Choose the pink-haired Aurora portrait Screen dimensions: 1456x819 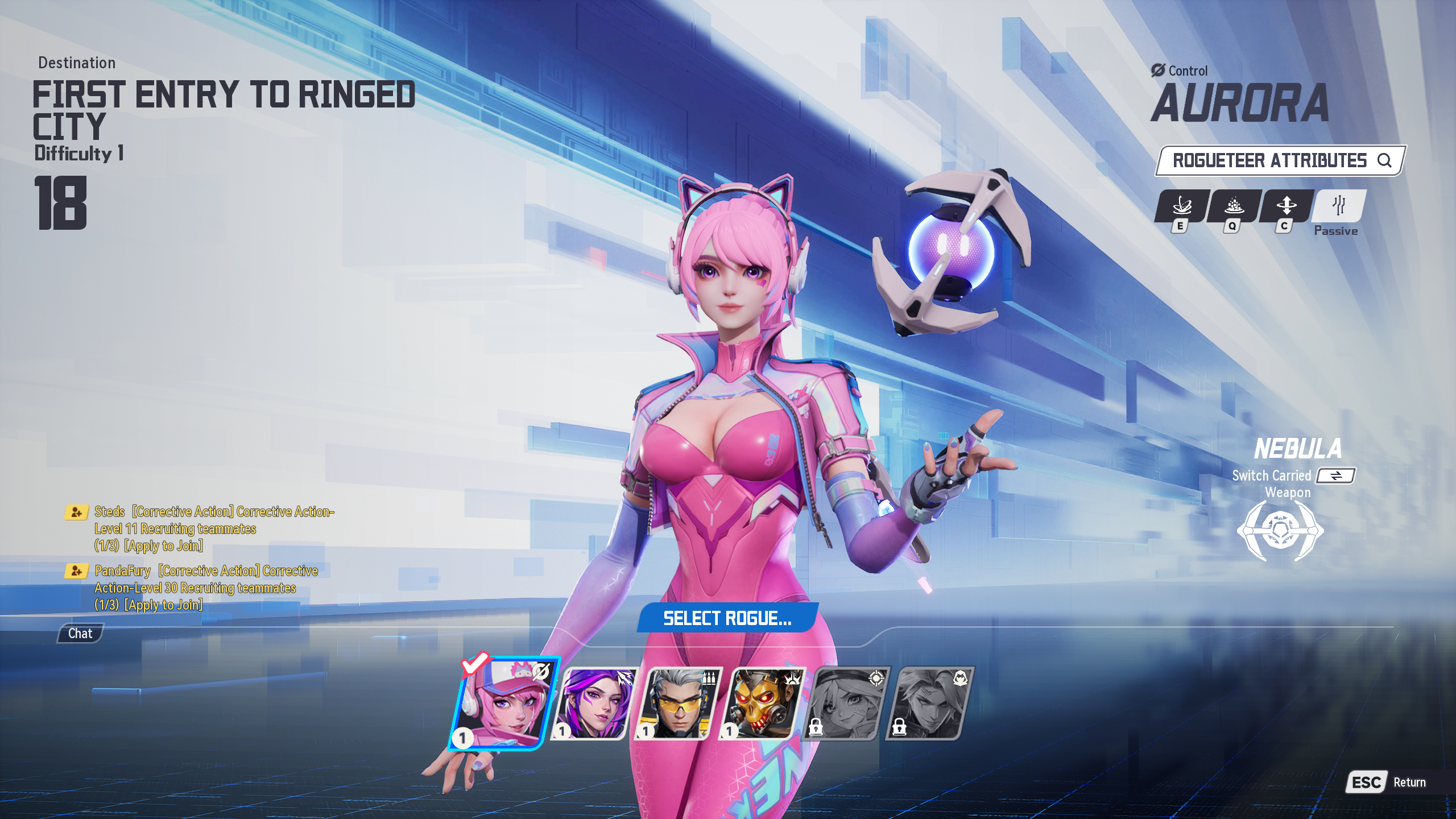503,704
